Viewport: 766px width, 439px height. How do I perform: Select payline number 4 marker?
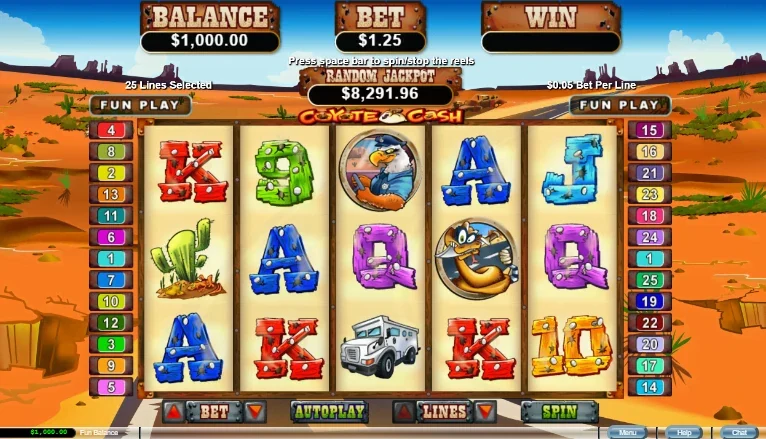pos(111,130)
